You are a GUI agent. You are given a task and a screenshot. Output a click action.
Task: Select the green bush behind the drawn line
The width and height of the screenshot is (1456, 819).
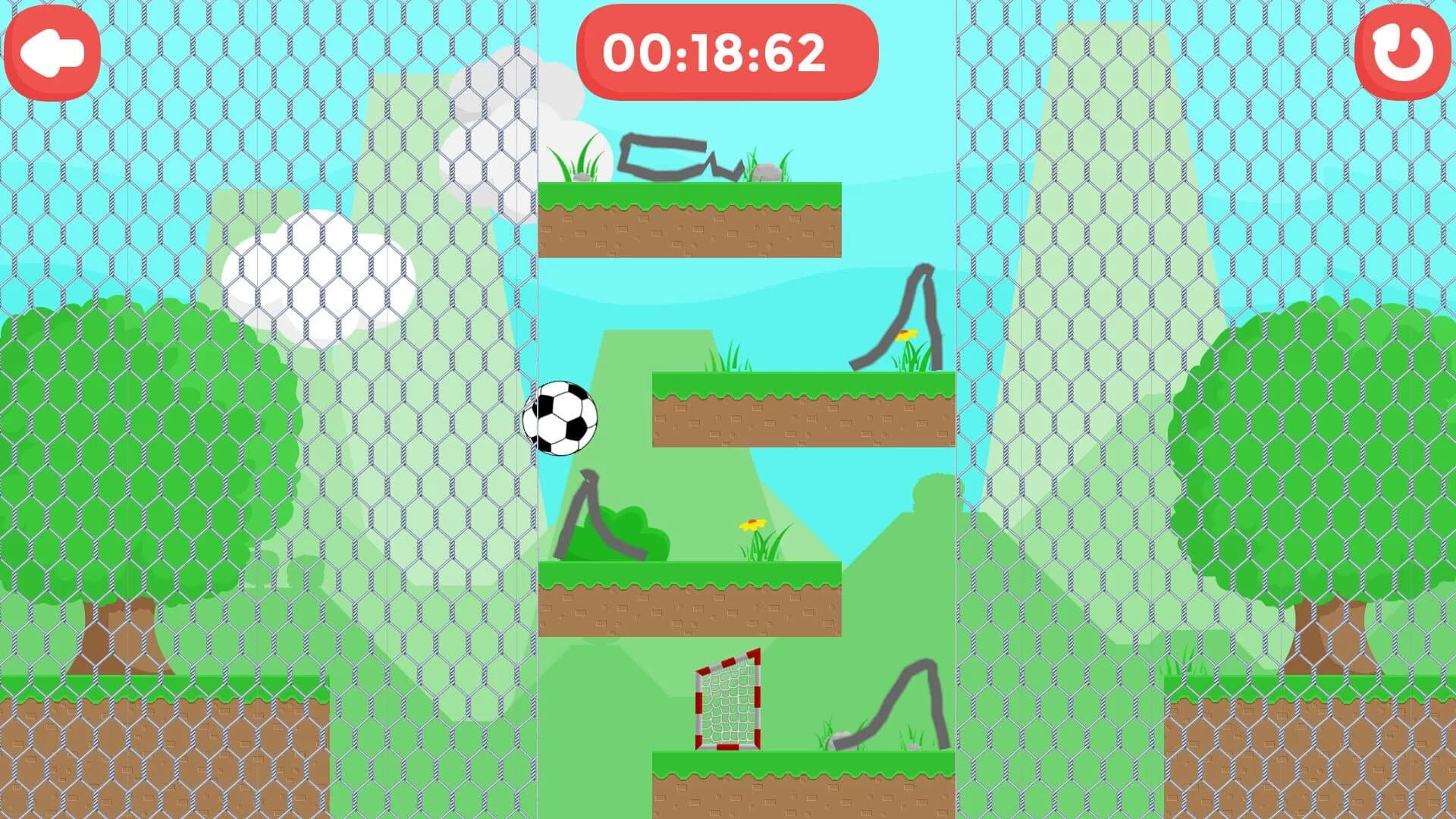pyautogui.click(x=641, y=523)
